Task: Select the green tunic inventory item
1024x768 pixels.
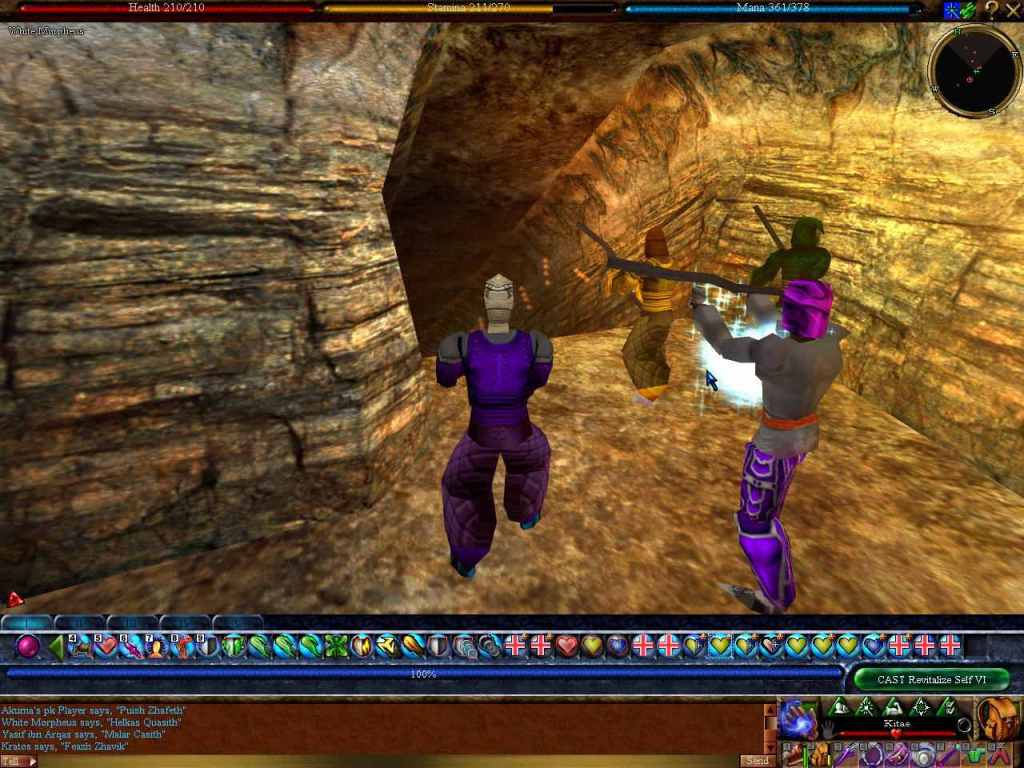Action: [976, 754]
